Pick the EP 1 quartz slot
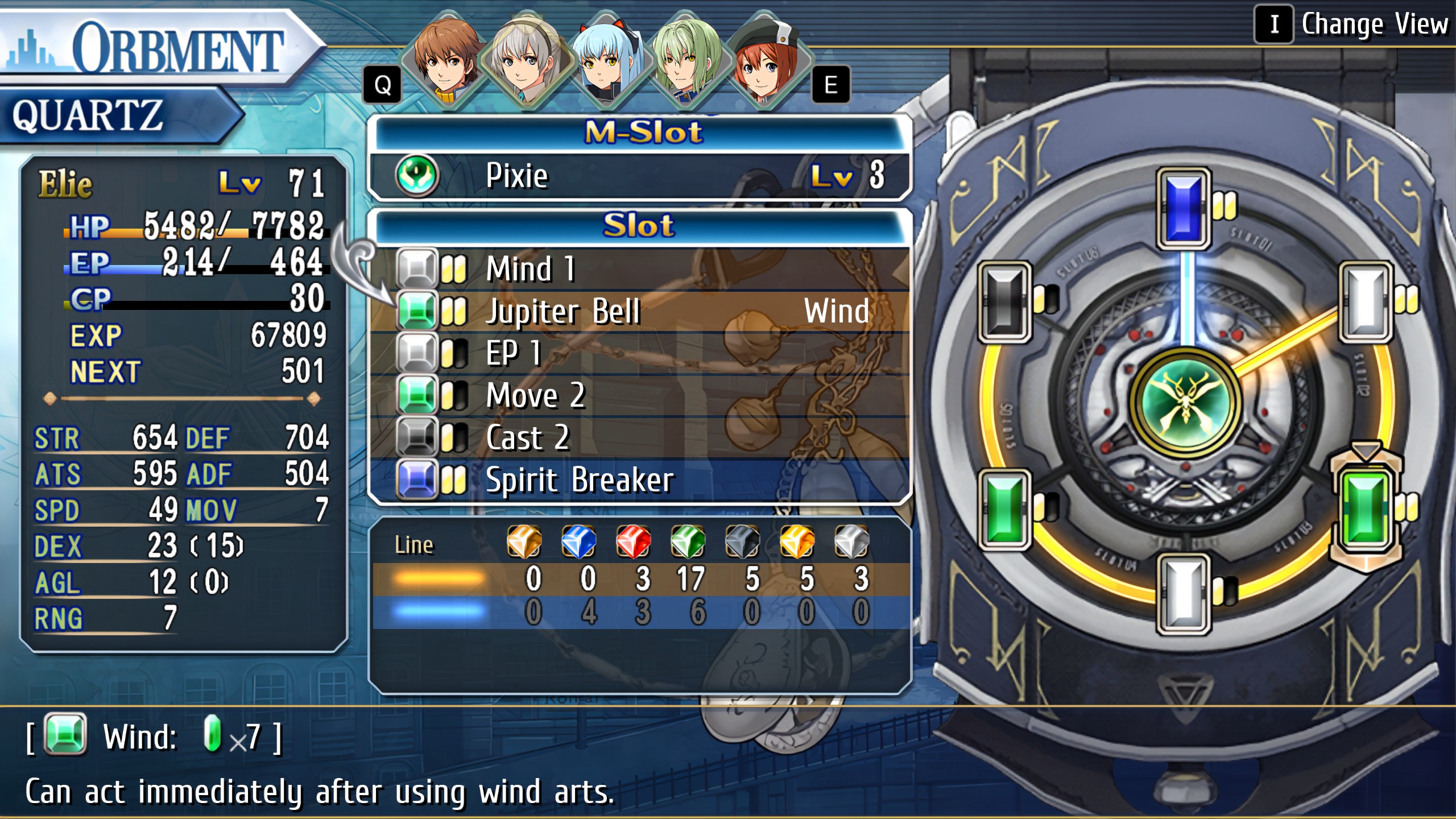 coord(640,354)
